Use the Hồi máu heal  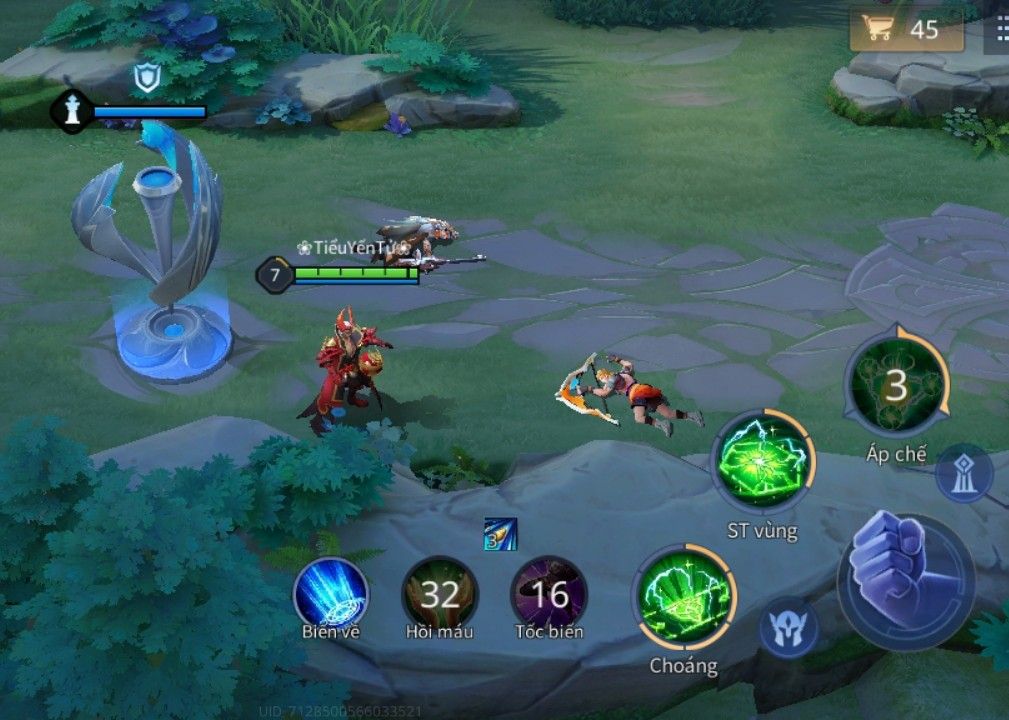(x=439, y=594)
